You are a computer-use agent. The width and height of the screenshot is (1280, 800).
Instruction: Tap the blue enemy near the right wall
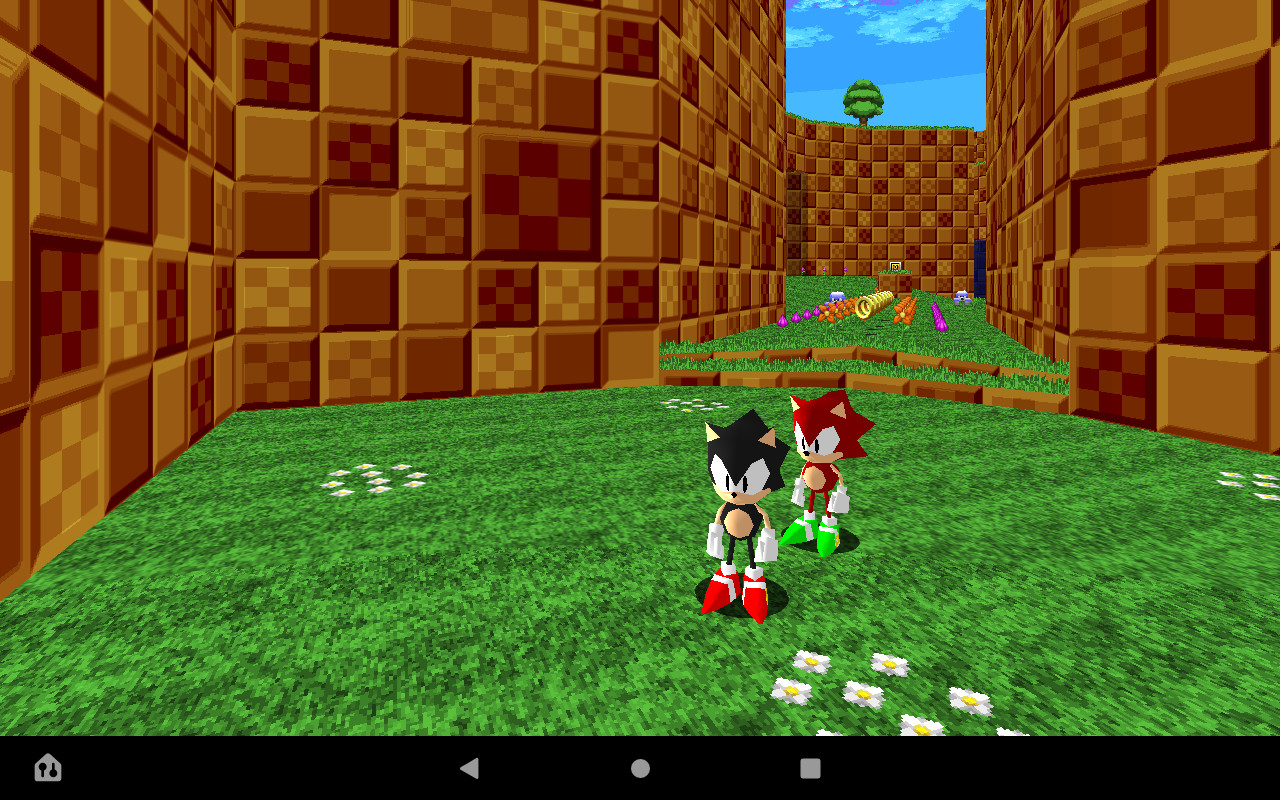961,297
